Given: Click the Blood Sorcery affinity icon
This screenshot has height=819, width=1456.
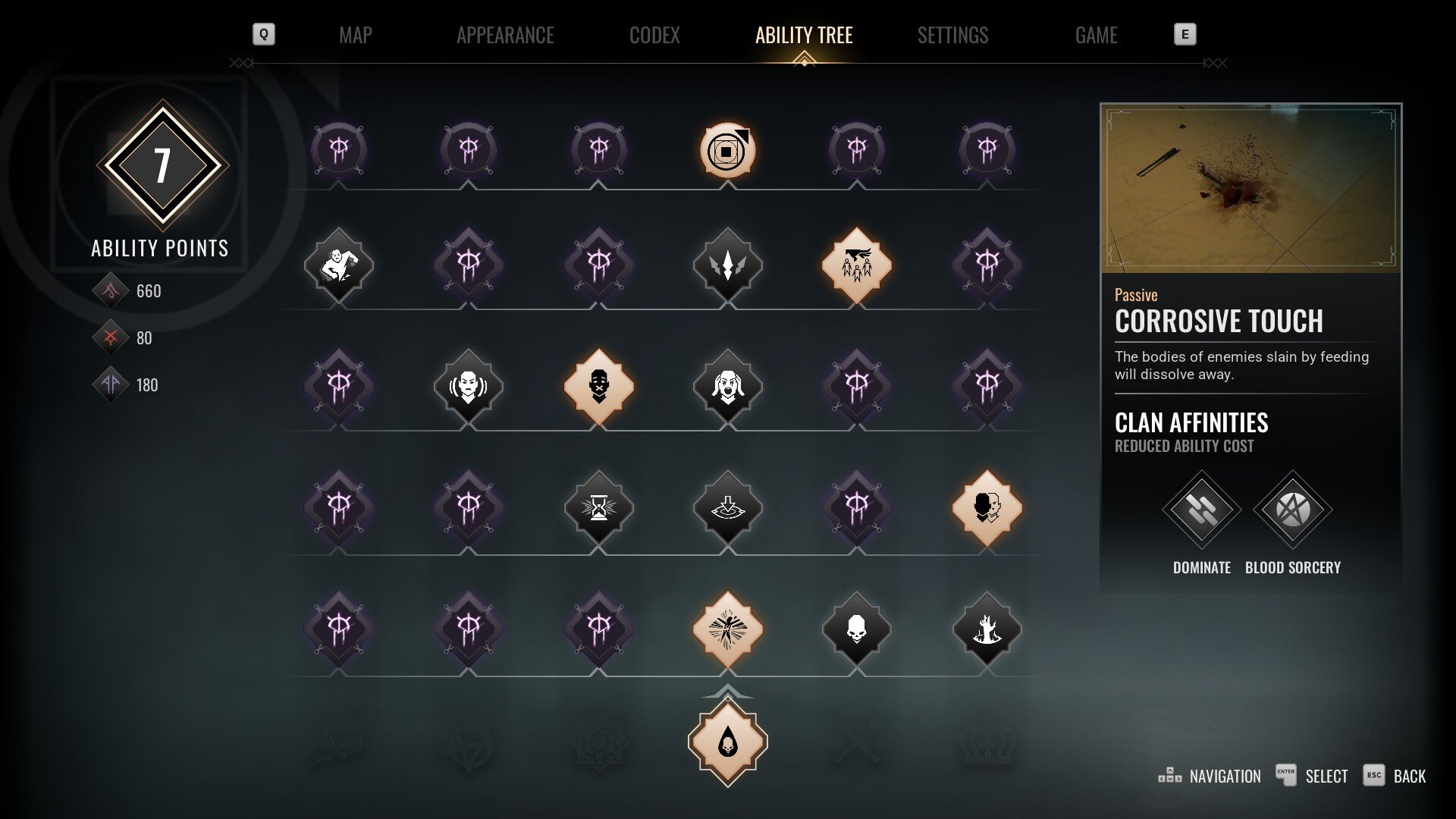Looking at the screenshot, I should (x=1292, y=510).
